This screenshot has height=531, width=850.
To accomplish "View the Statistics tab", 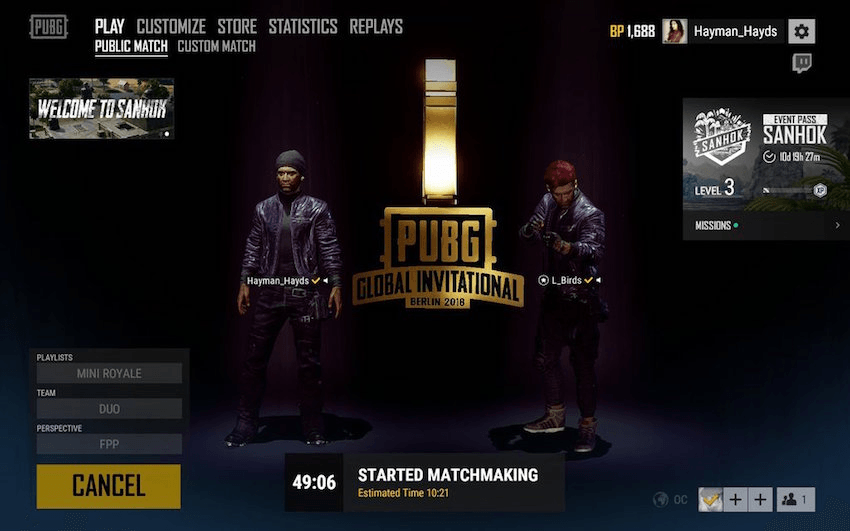I will 303,27.
